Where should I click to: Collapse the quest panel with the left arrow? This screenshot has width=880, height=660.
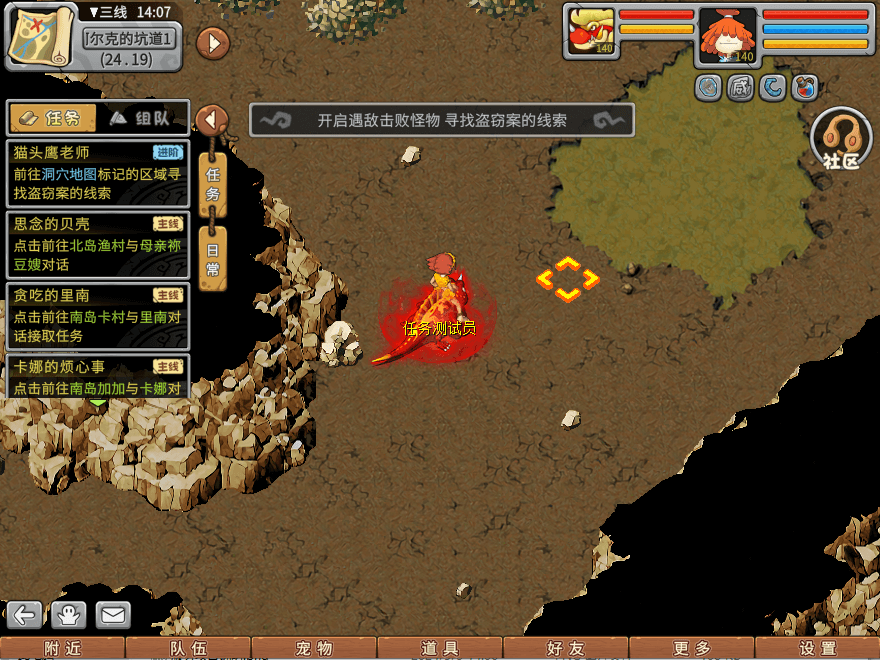(211, 120)
